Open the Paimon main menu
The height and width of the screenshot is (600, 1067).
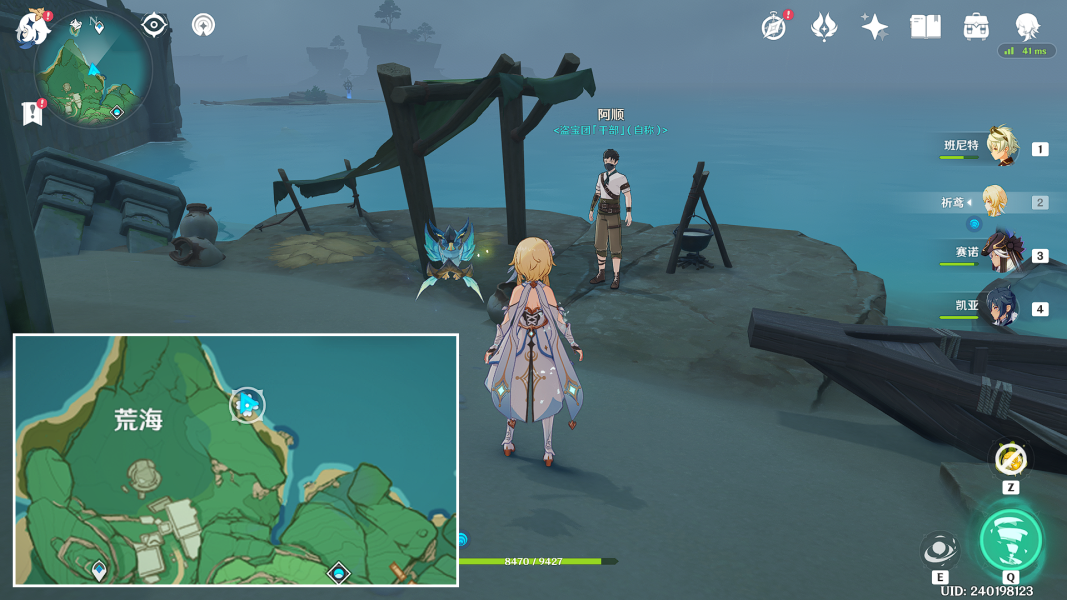tap(32, 28)
